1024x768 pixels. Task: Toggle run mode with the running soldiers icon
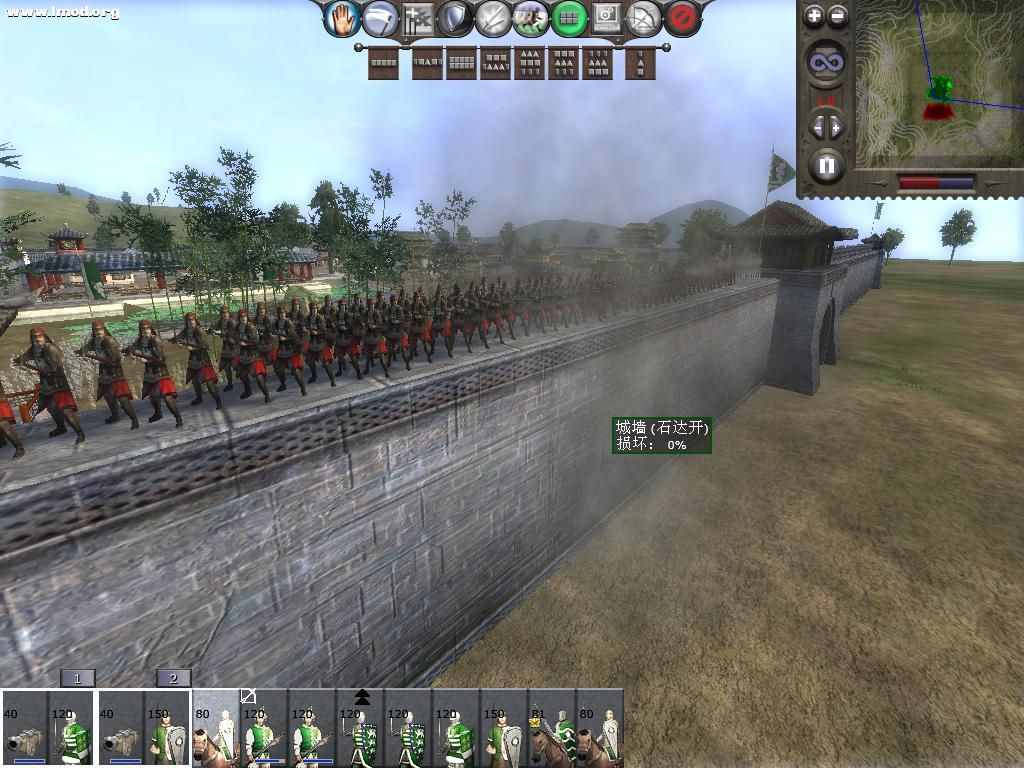(x=531, y=17)
